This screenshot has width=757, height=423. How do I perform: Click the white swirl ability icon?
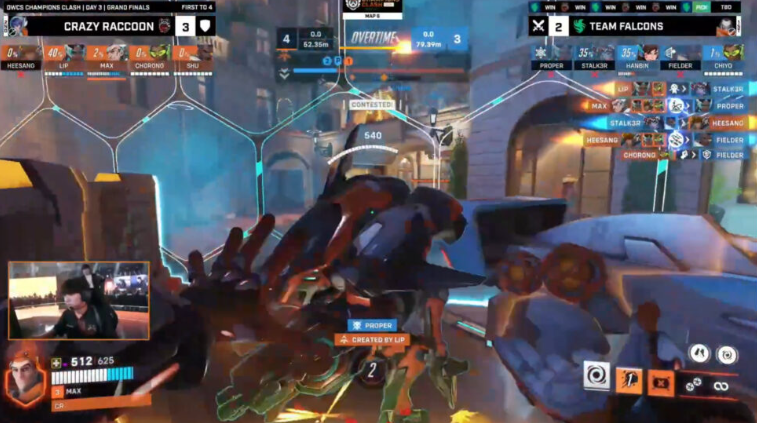pyautogui.click(x=596, y=377)
